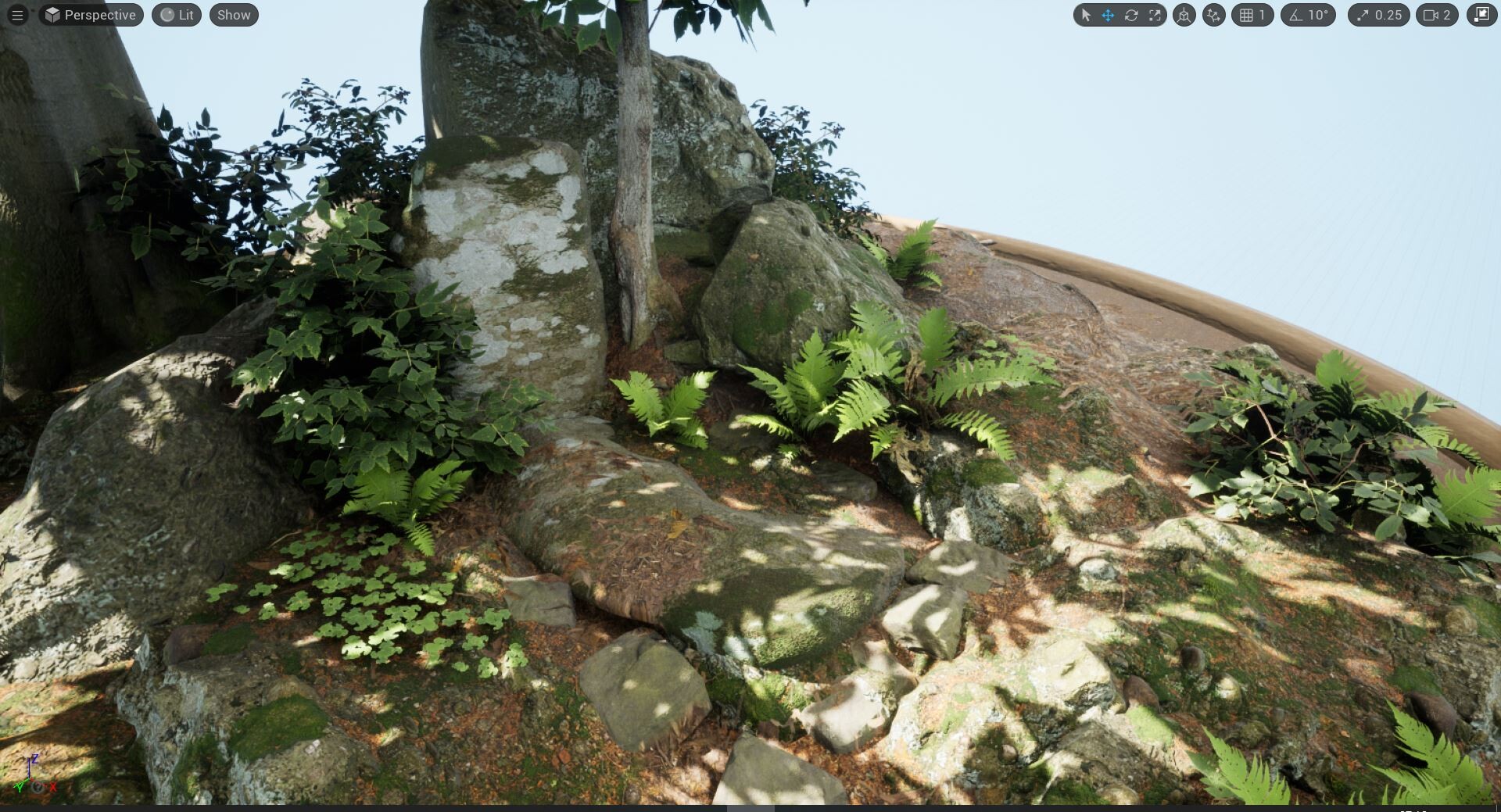The height and width of the screenshot is (812, 1501).
Task: Choose the translate move tool
Action: 1108,15
